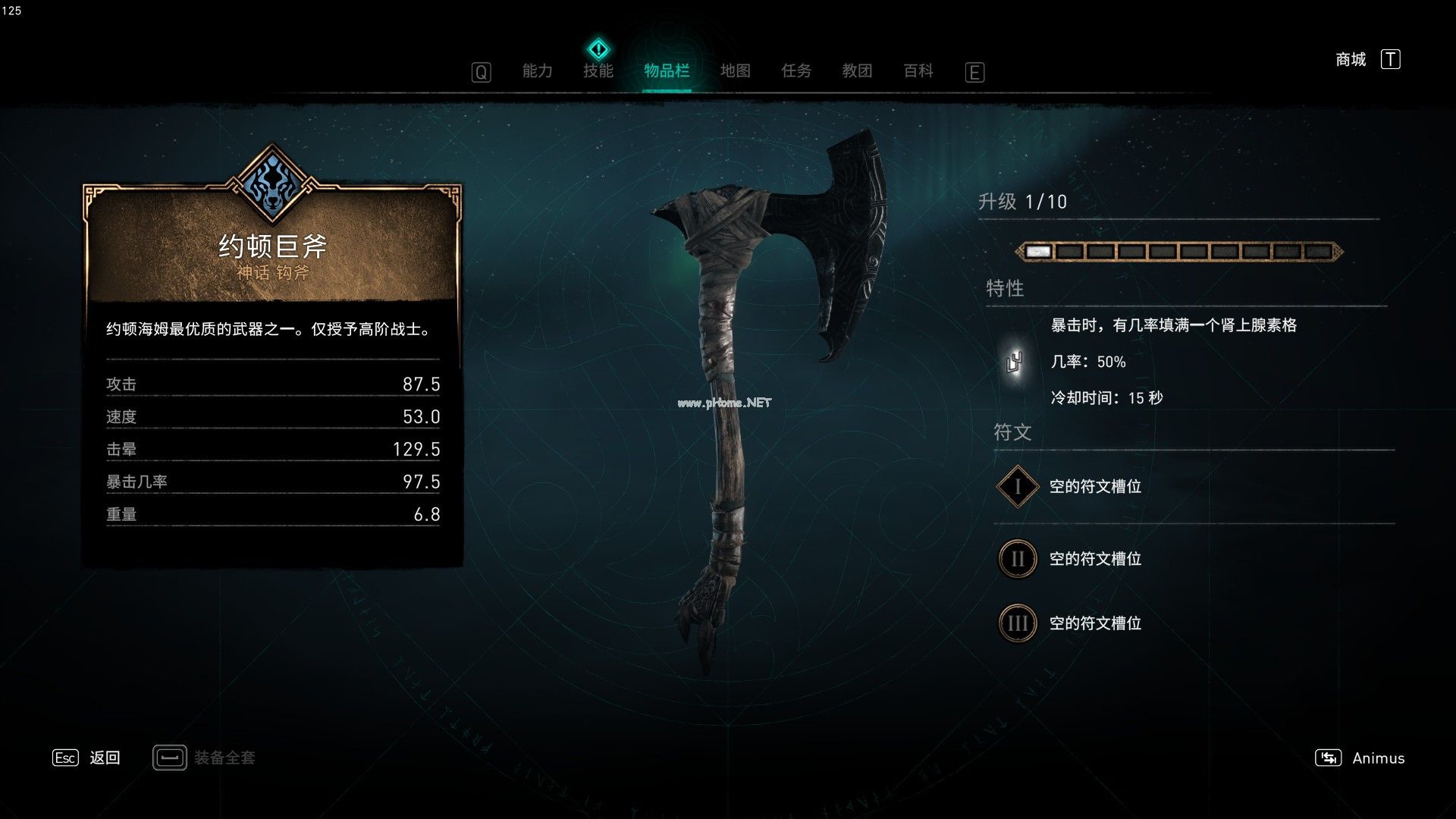Choose the second rune slot II
1456x819 pixels.
tap(1017, 559)
